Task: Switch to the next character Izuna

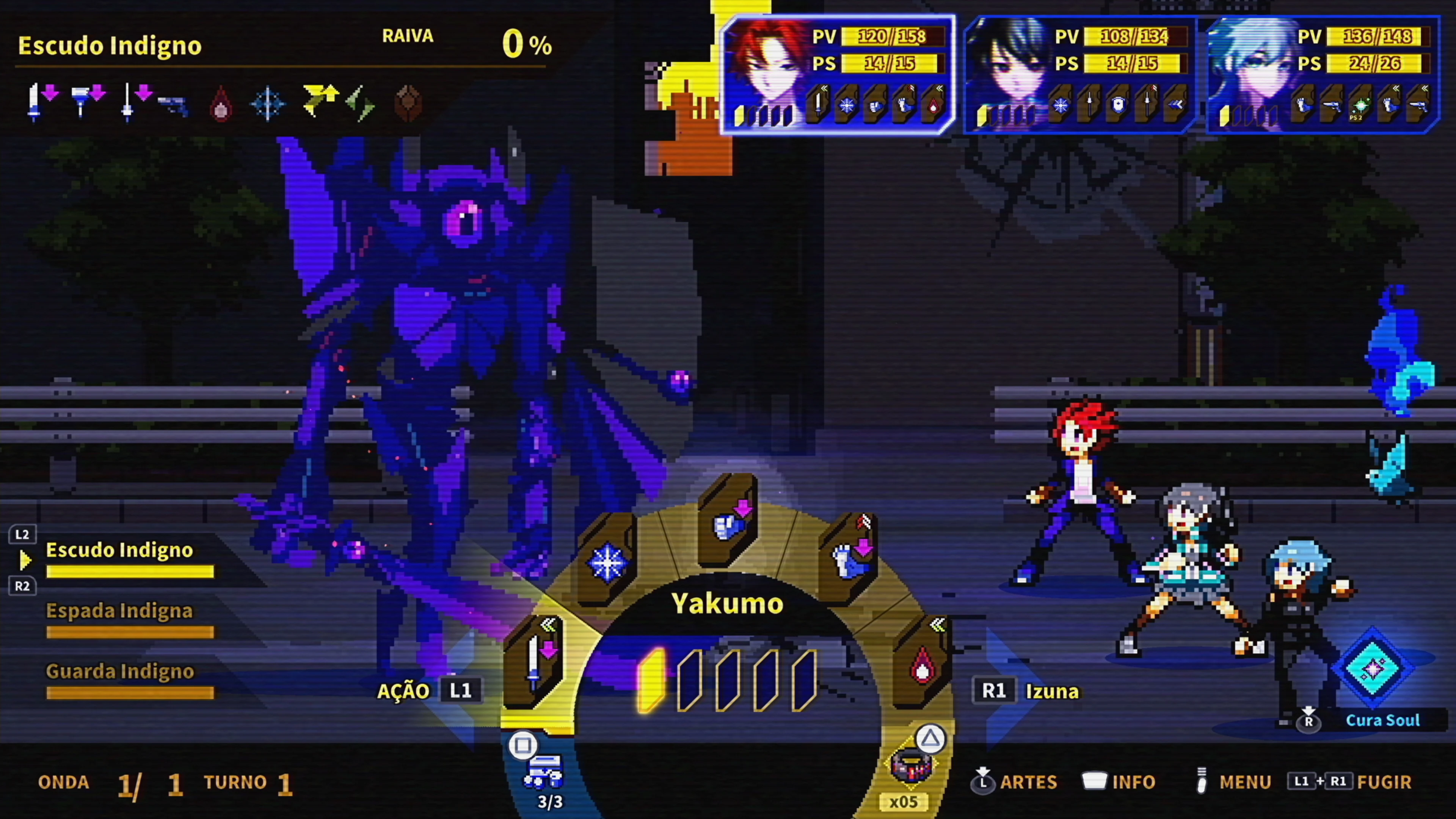Action: (1051, 691)
